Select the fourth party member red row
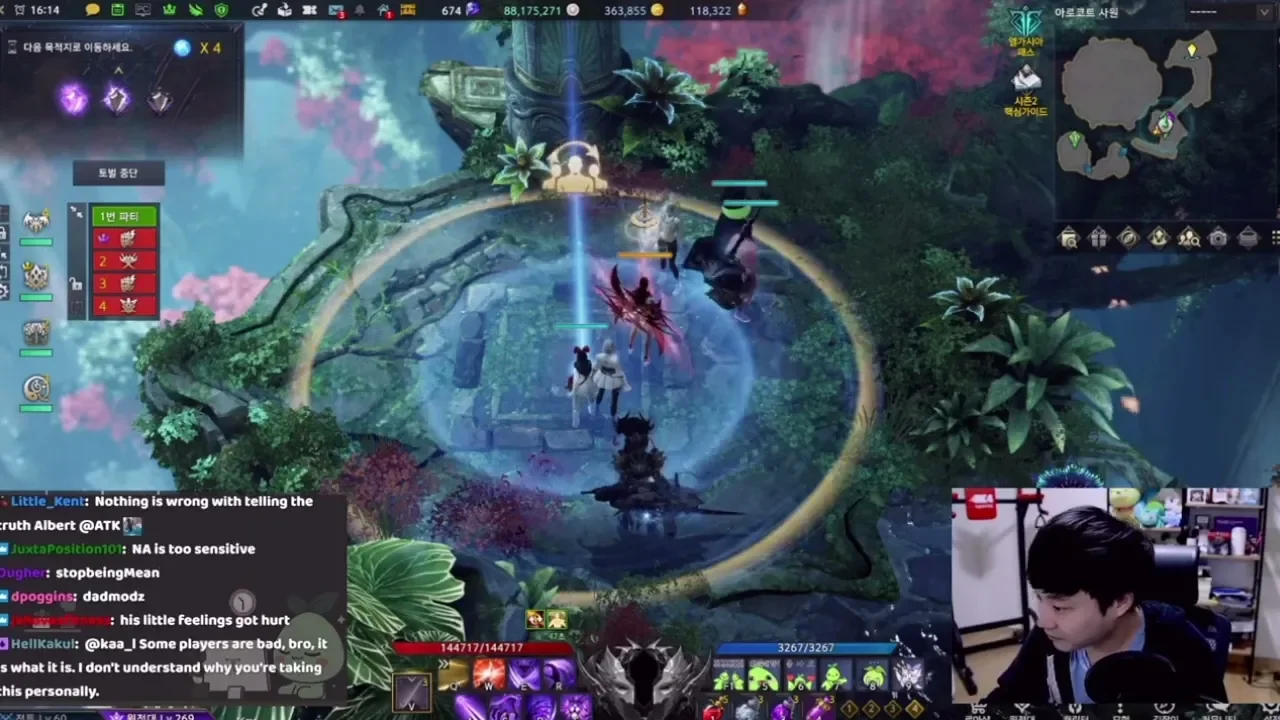The height and width of the screenshot is (720, 1280). (x=125, y=306)
